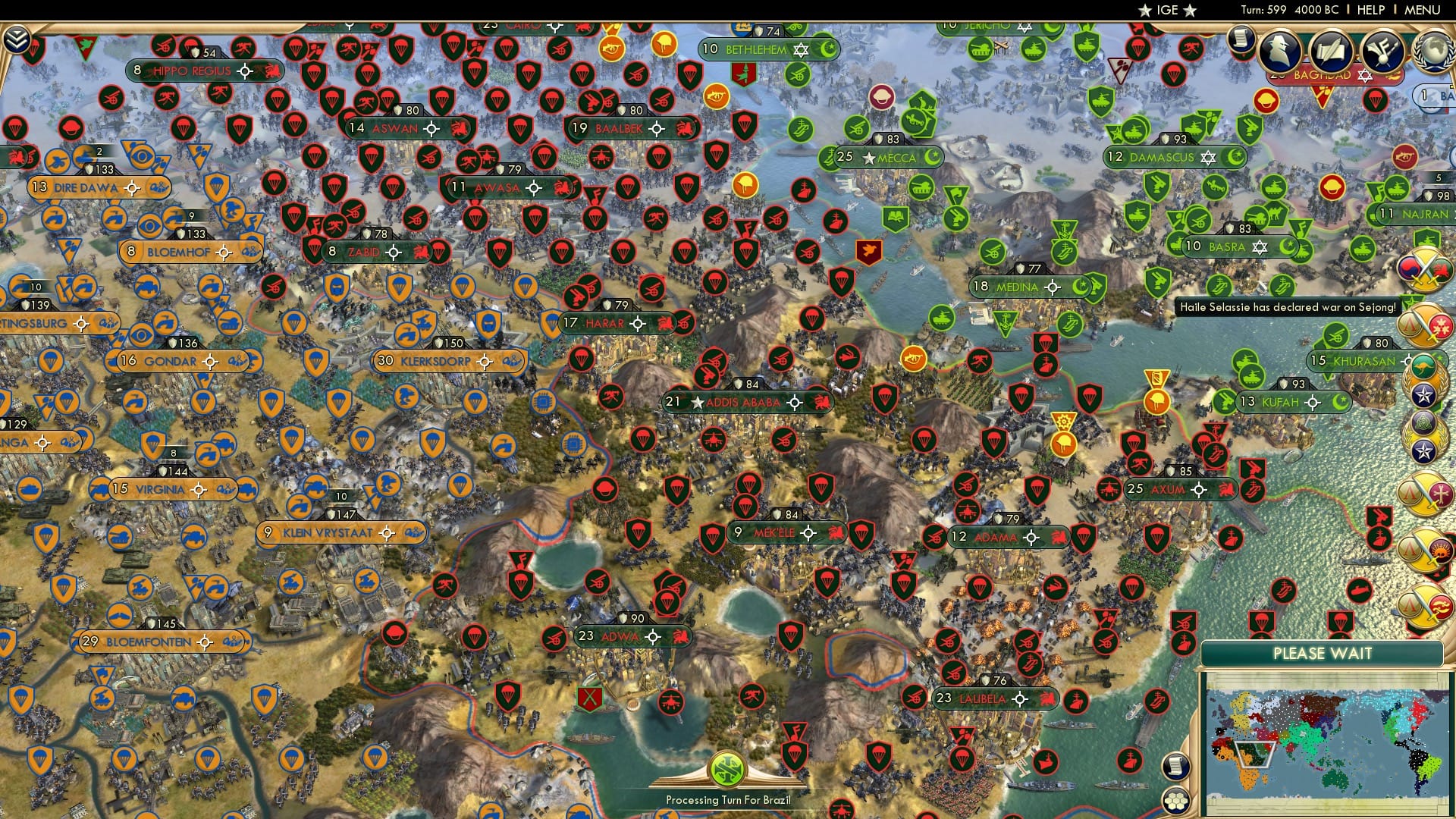Open the event log scroll above the hex button
1456x819 pixels.
coord(1175,766)
